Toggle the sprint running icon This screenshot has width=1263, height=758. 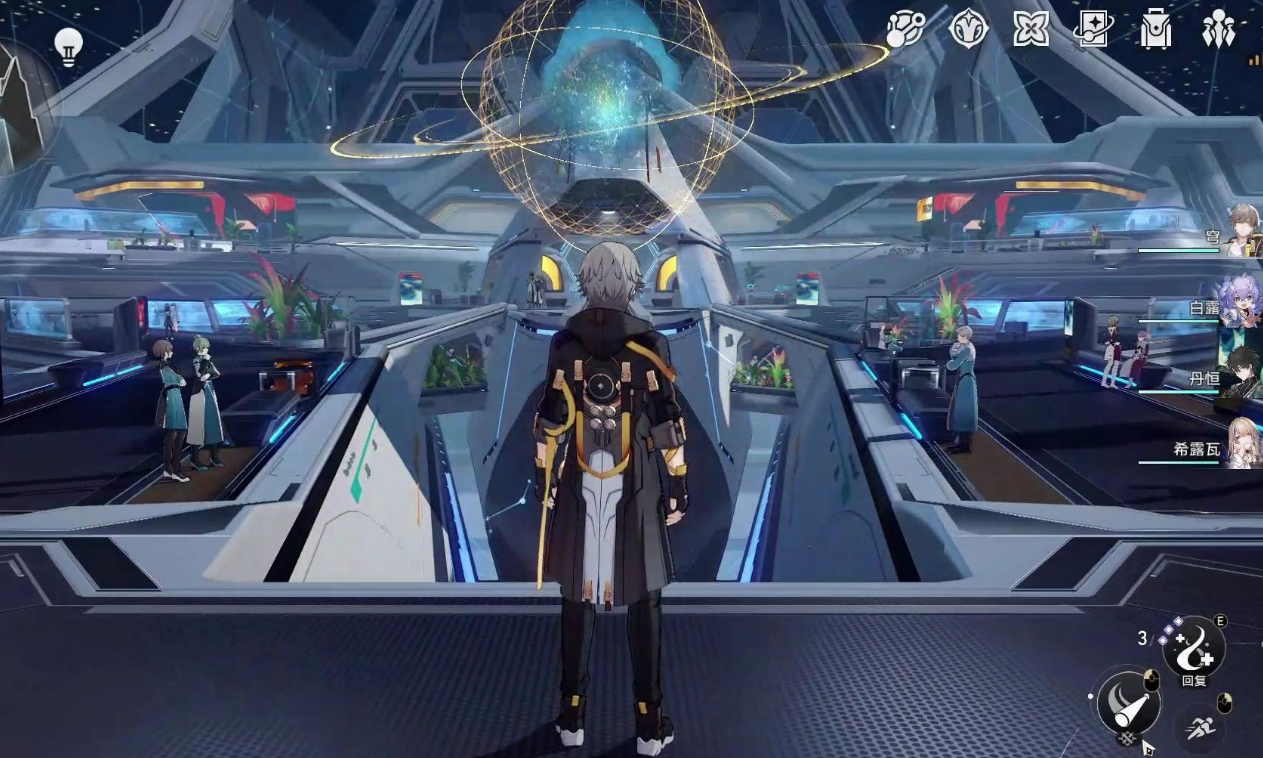tap(1199, 727)
